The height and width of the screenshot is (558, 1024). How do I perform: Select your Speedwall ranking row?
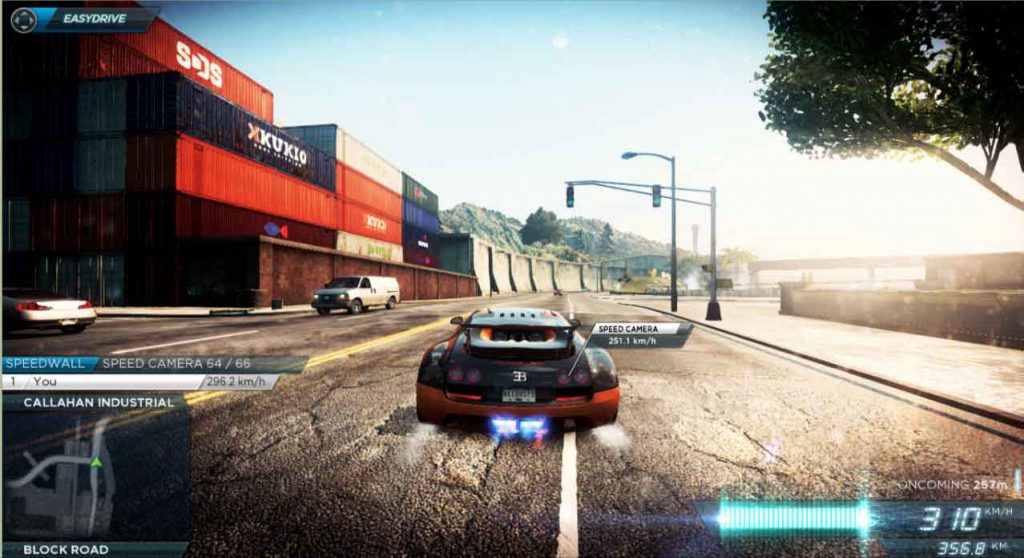140,381
